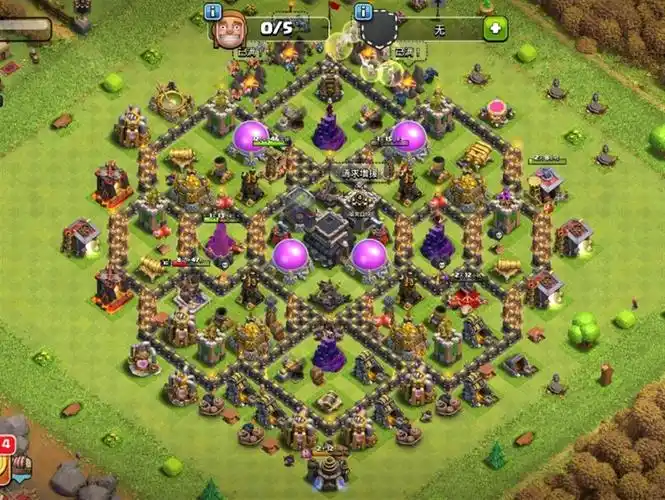The image size is (665, 500).
Task: Tap the builder face icon
Action: pyautogui.click(x=229, y=28)
